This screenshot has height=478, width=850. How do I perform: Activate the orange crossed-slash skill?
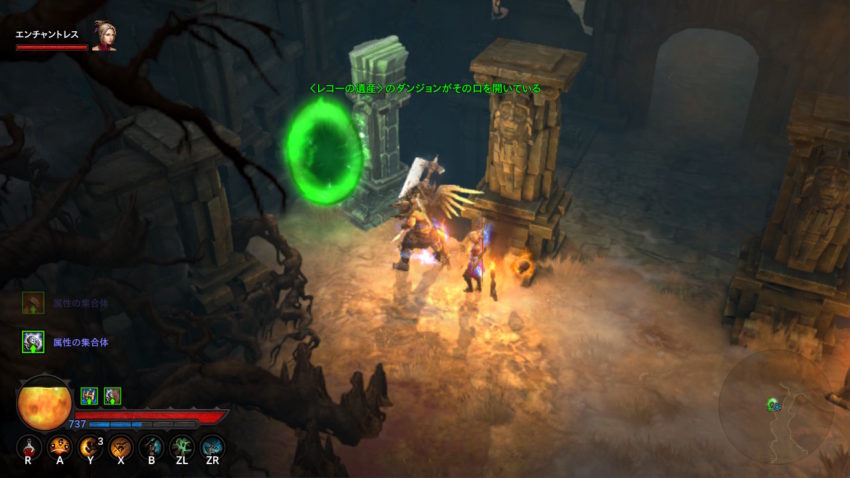(121, 447)
